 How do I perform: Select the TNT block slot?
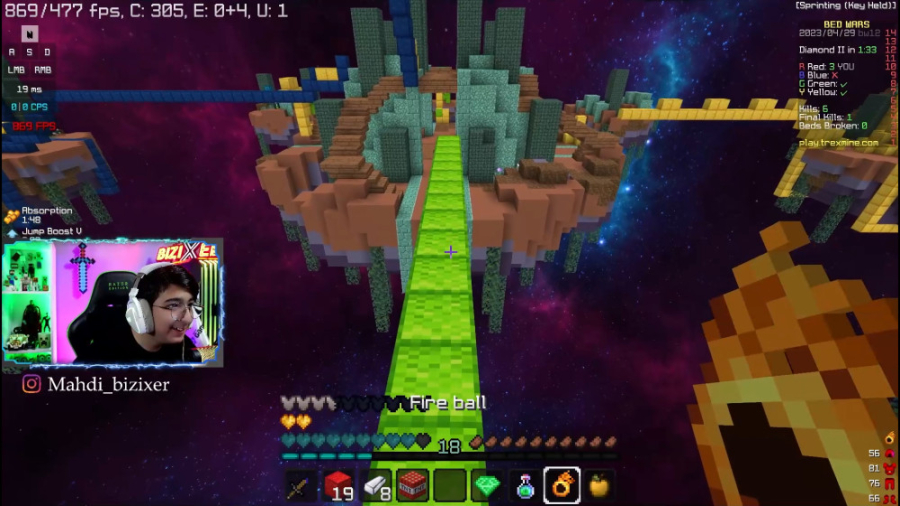point(412,486)
